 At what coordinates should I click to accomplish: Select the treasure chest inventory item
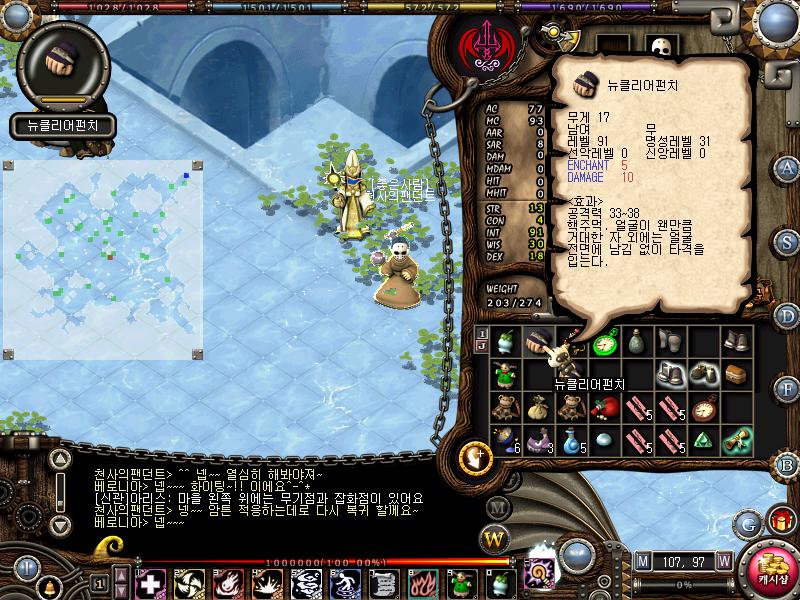[736, 375]
